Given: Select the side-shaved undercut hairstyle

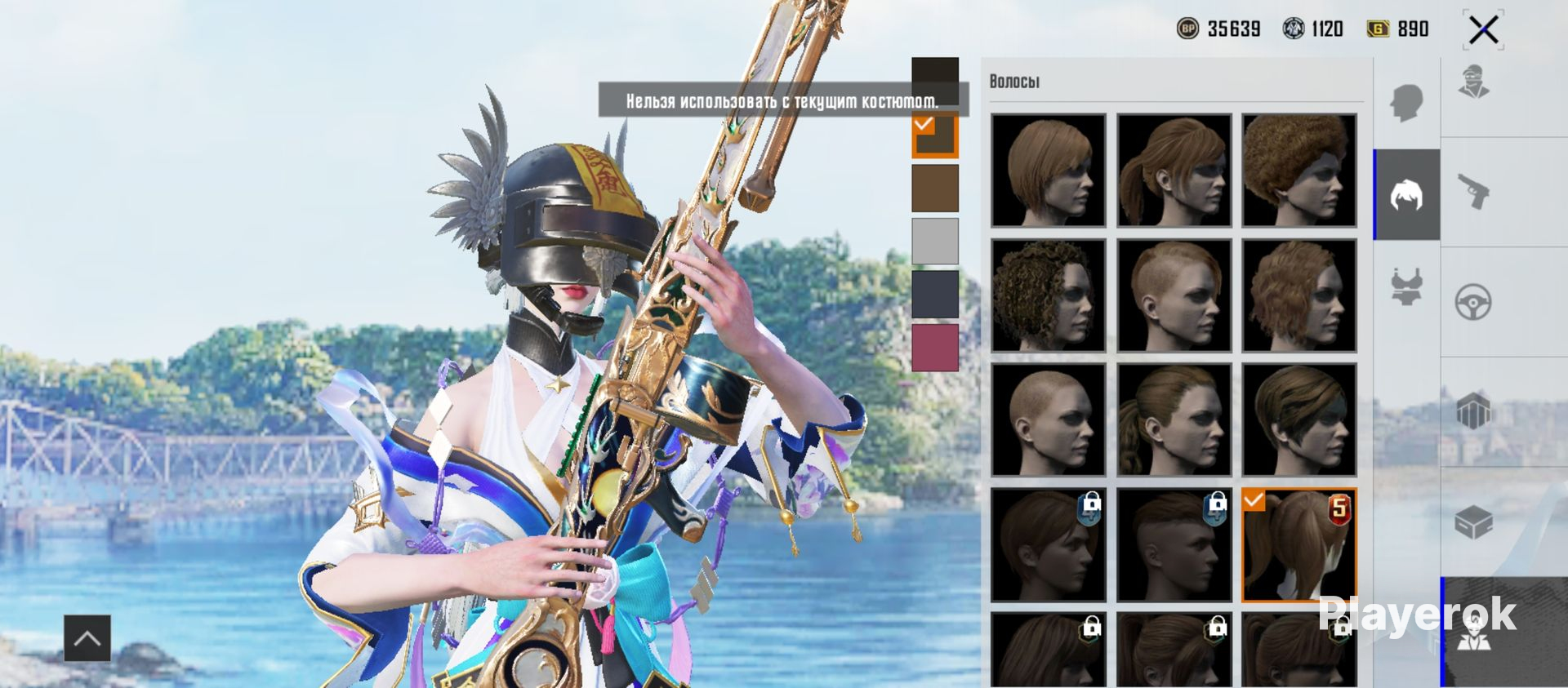Looking at the screenshot, I should (1174, 295).
